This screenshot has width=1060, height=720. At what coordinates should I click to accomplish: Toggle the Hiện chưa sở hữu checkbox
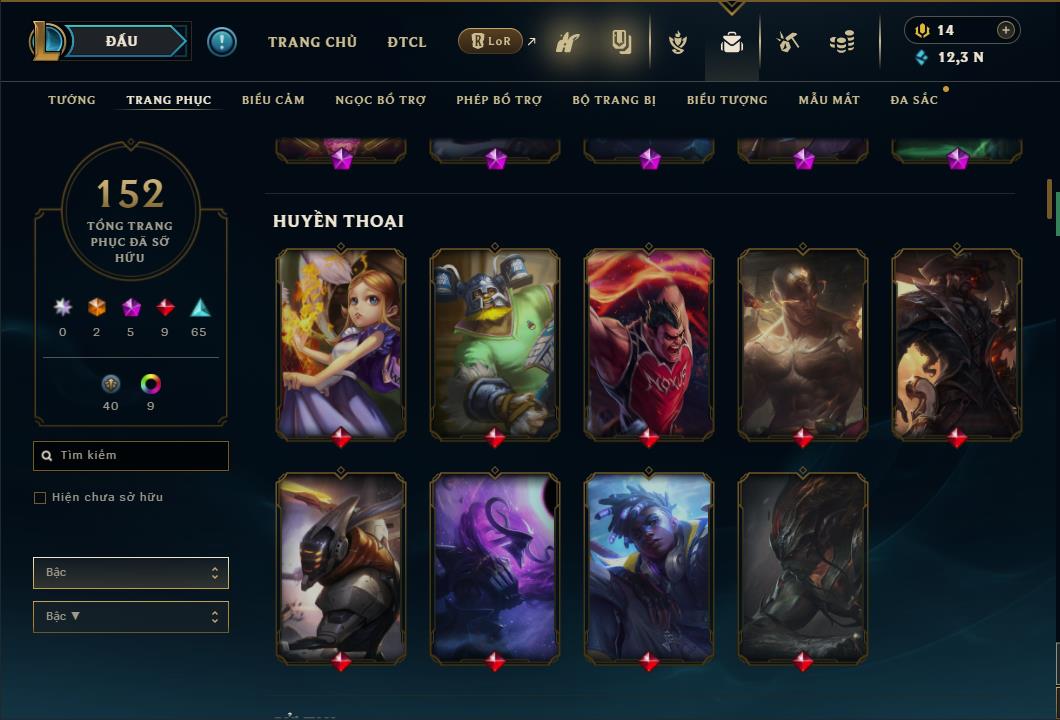(40, 498)
